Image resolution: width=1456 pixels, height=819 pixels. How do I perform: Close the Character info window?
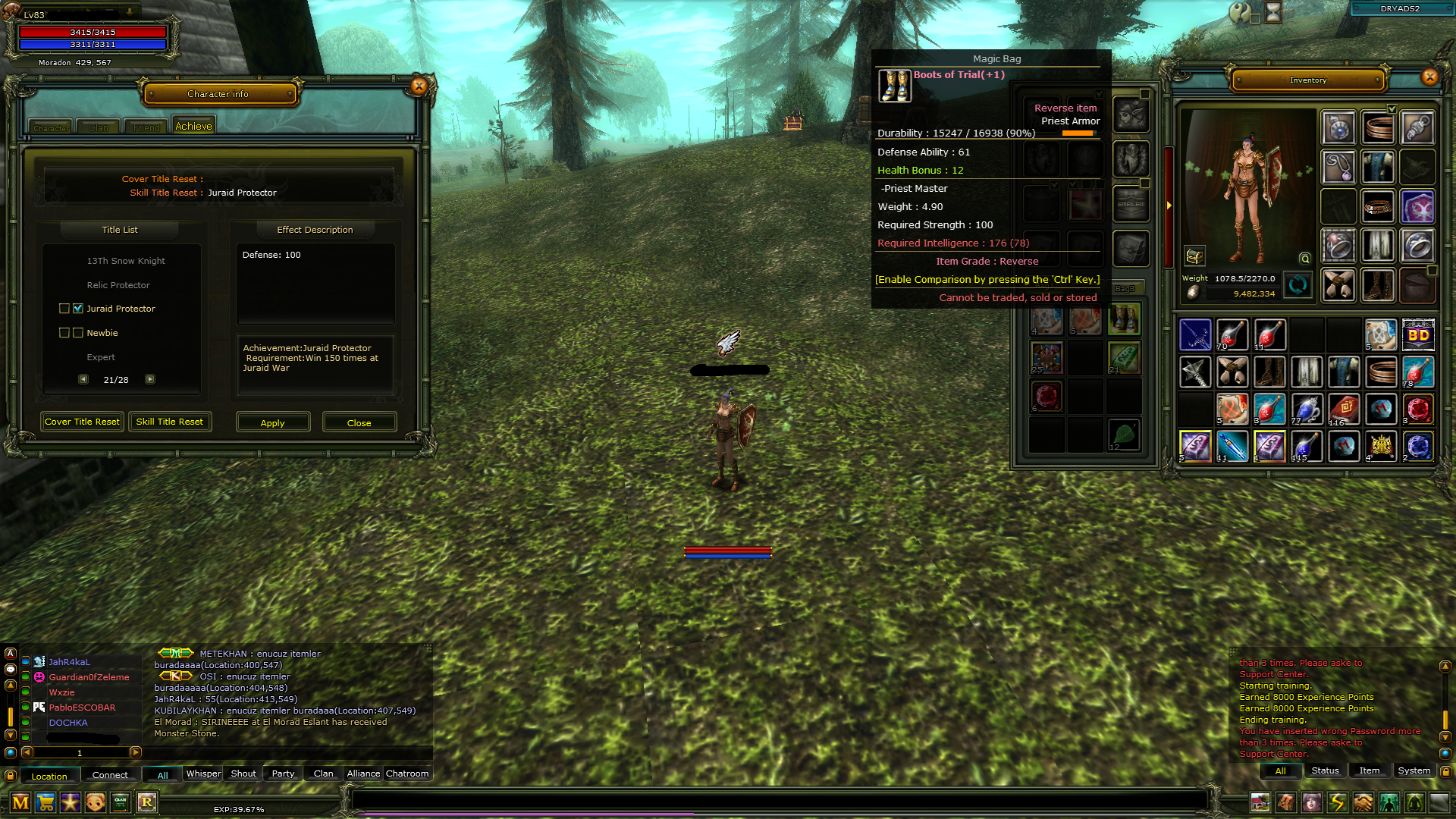click(419, 86)
